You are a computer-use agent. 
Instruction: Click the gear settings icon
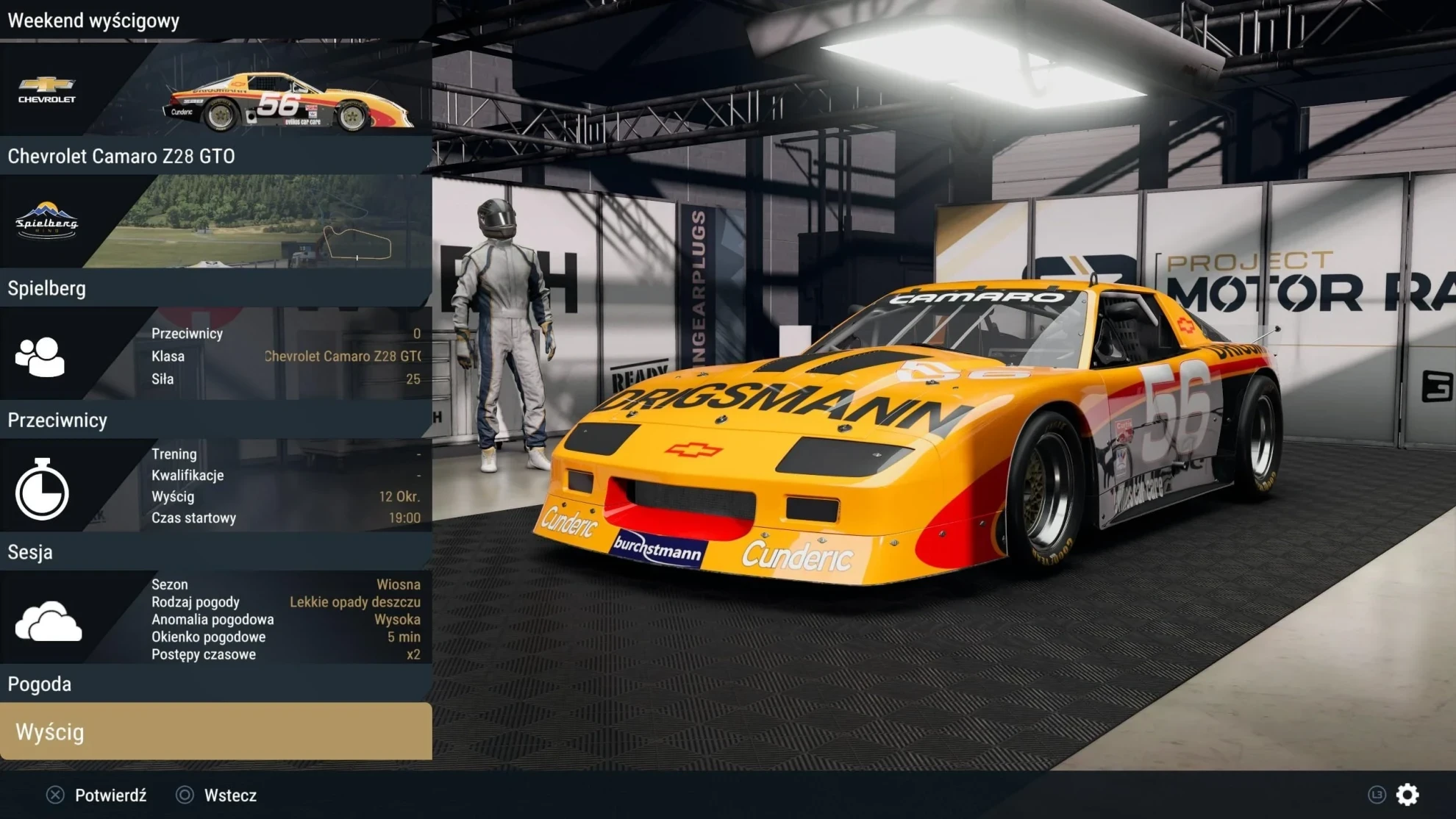click(1407, 795)
